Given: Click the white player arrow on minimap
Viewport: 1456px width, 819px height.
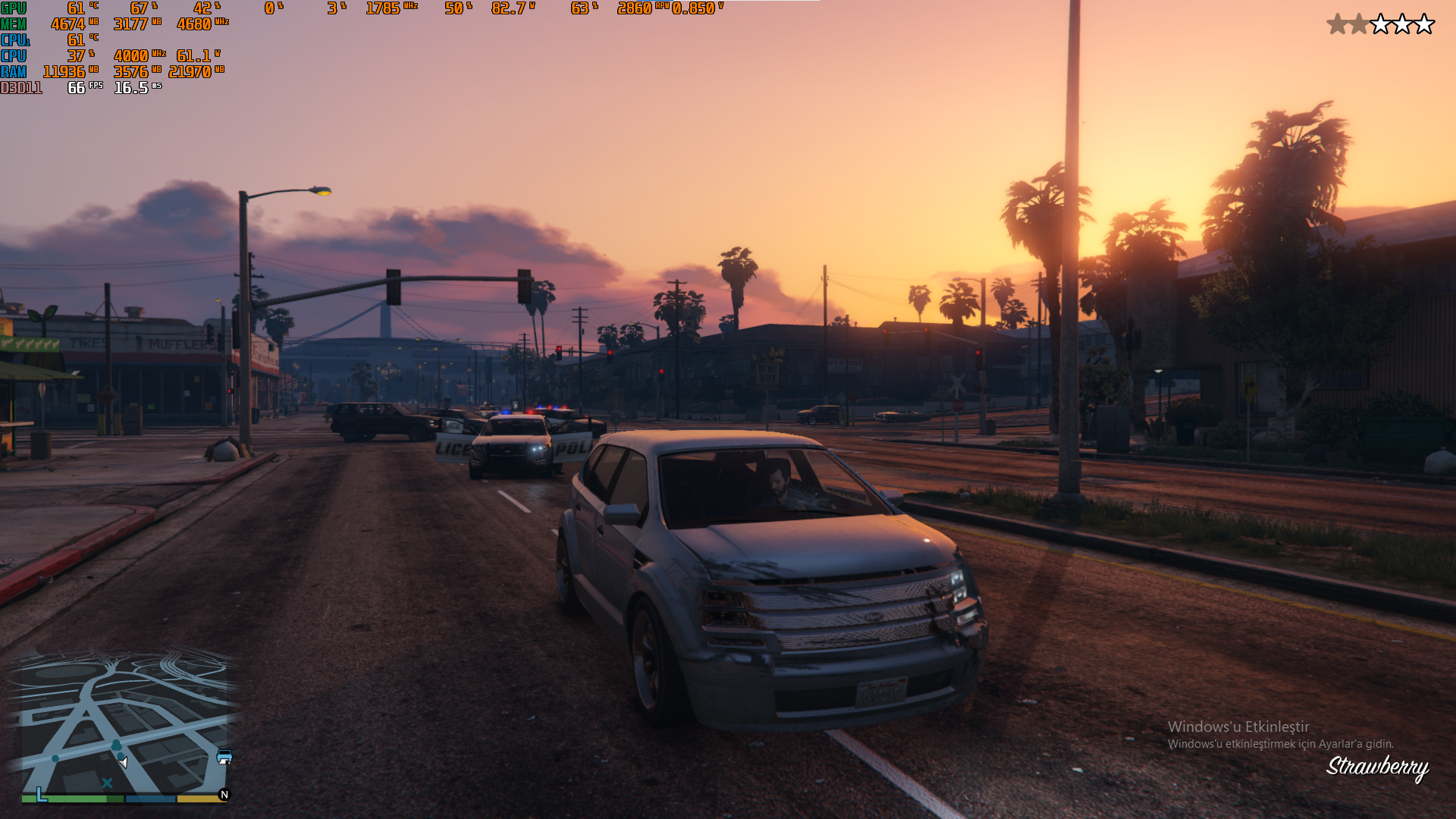Looking at the screenshot, I should click(123, 761).
